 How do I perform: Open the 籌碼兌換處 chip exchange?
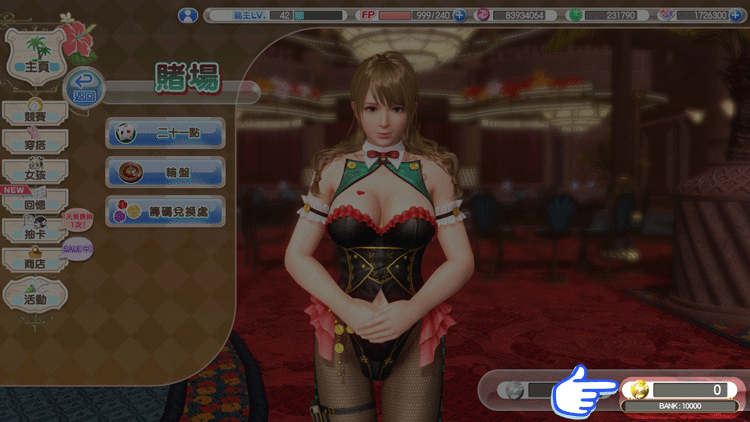pyautogui.click(x=165, y=211)
